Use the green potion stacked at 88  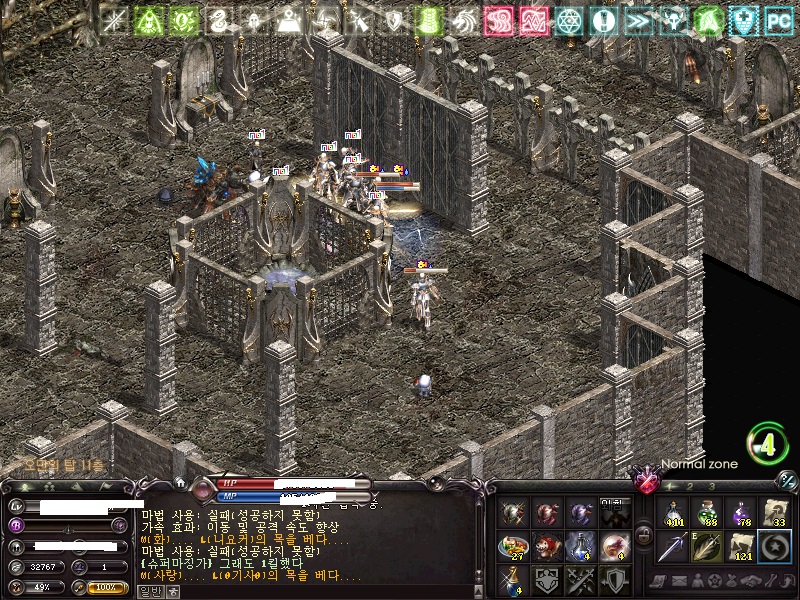coord(708,513)
